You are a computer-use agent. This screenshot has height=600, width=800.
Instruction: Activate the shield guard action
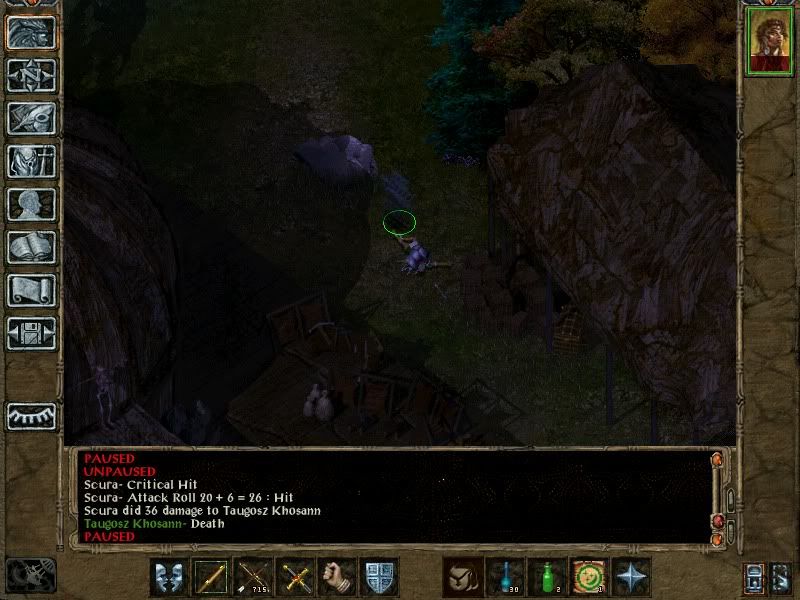(x=379, y=576)
